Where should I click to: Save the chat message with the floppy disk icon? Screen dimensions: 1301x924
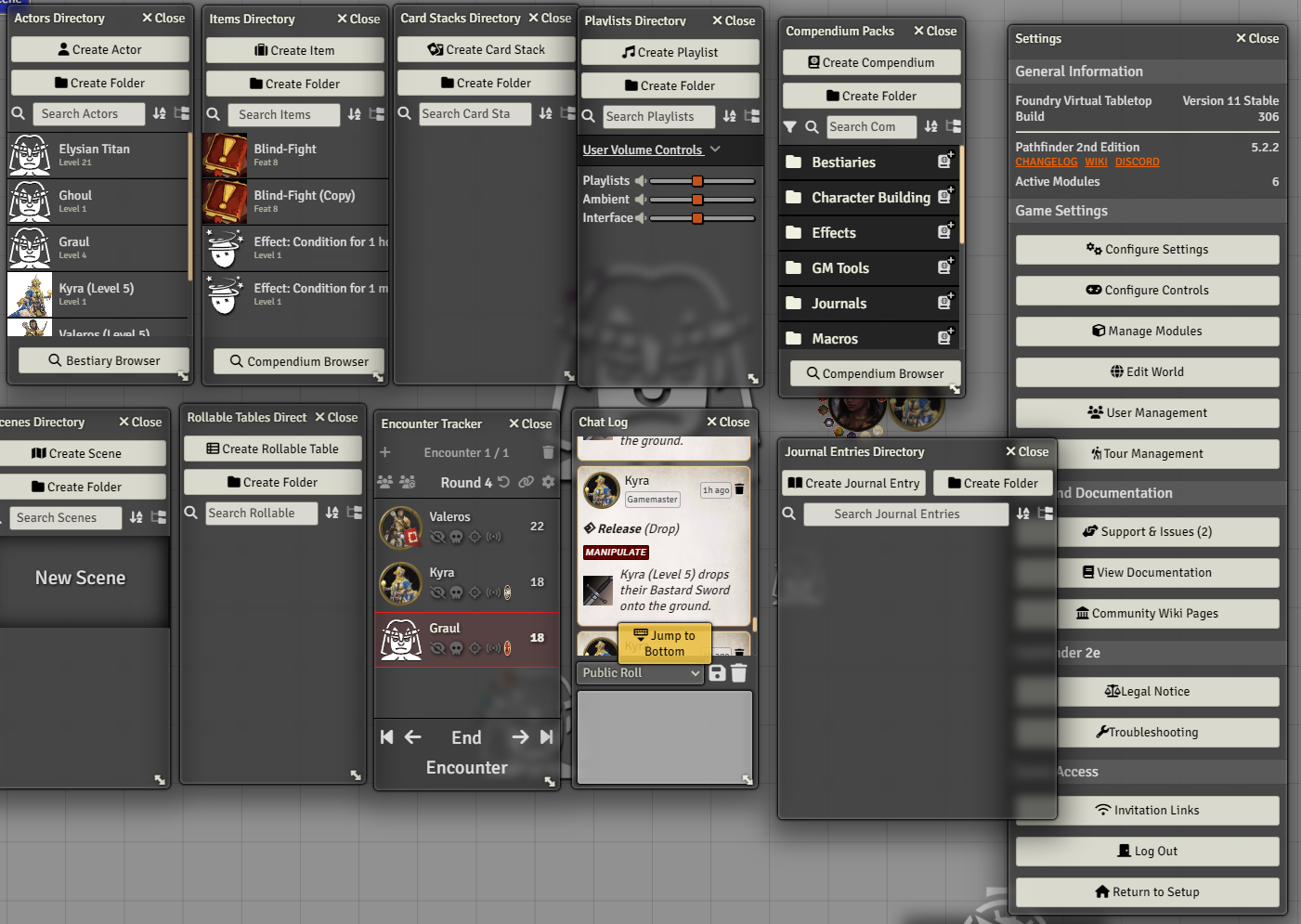(x=717, y=672)
